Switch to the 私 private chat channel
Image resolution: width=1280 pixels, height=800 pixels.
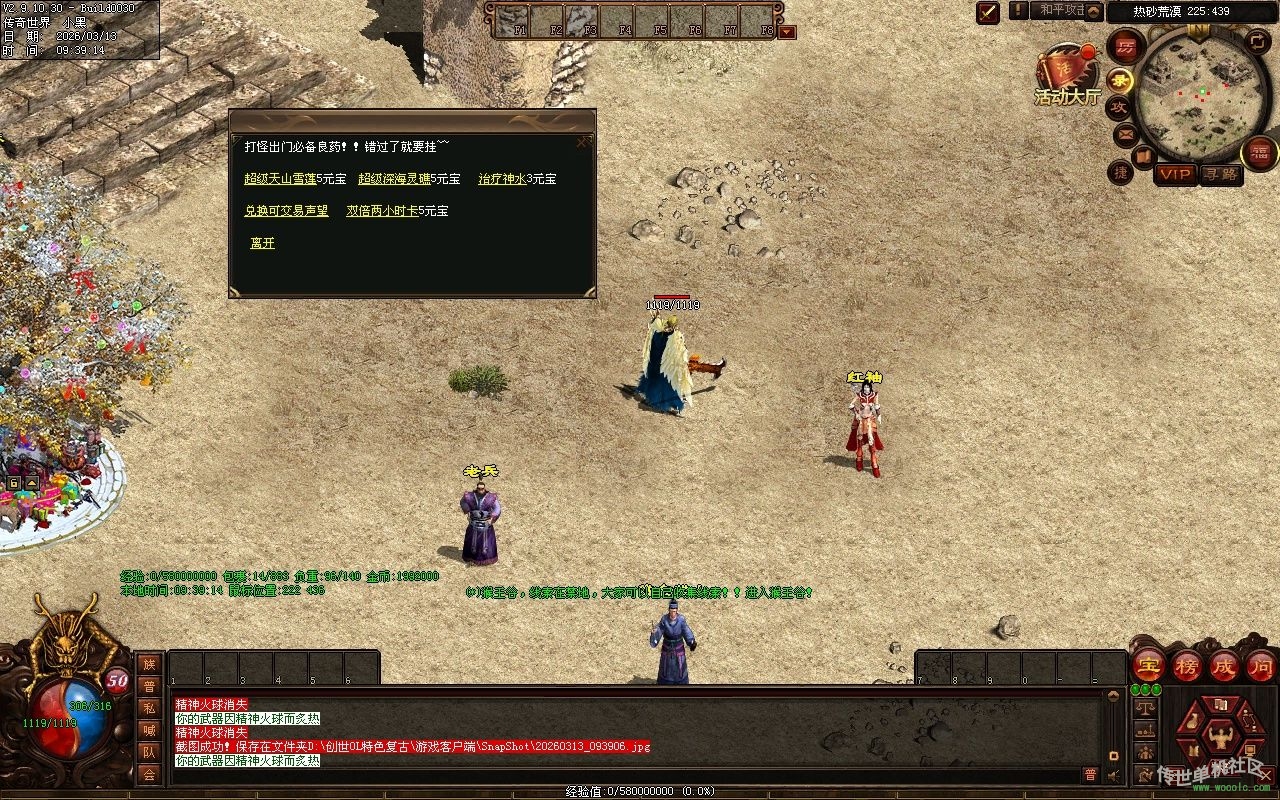point(149,708)
